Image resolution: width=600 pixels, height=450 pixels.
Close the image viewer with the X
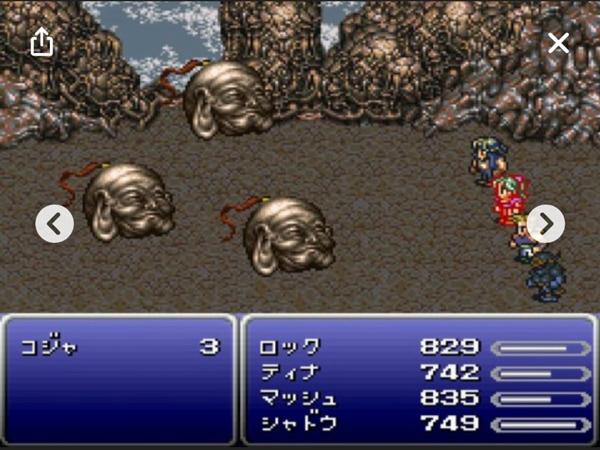(558, 43)
